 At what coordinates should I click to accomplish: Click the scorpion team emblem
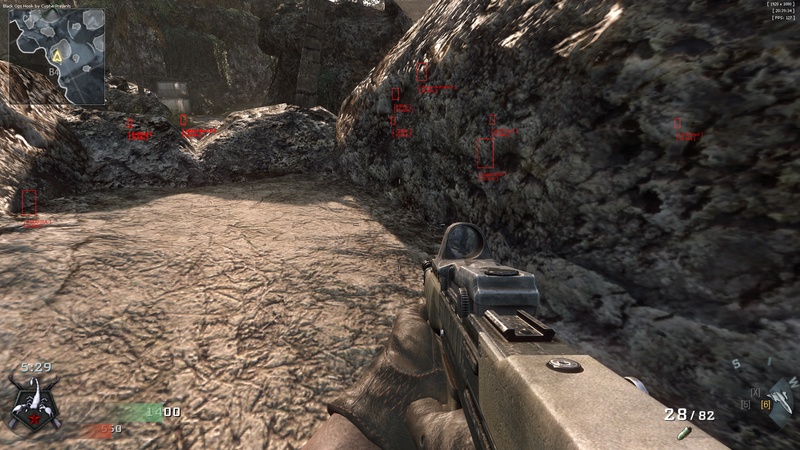click(33, 401)
